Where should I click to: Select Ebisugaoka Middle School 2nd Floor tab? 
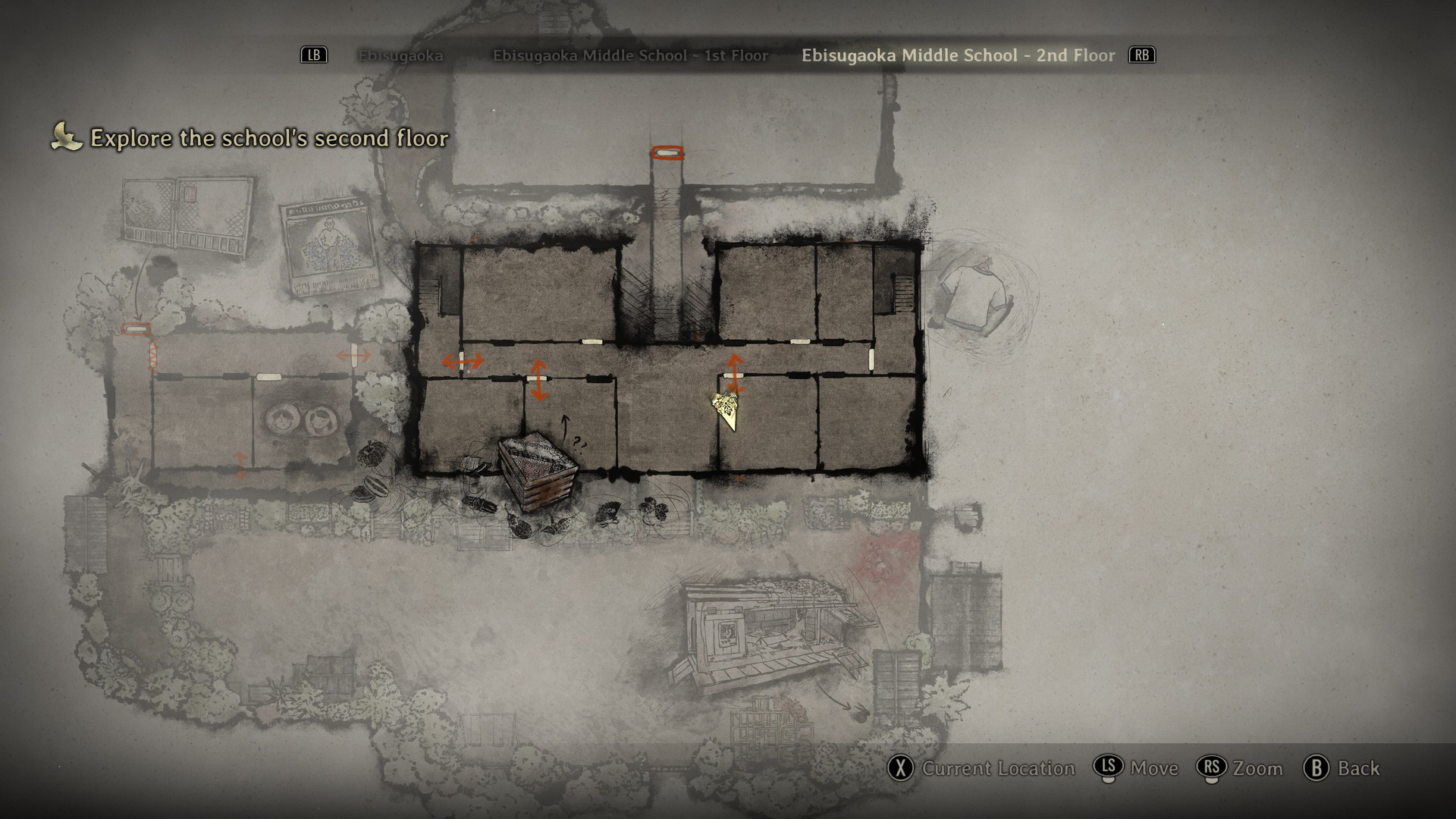[958, 55]
